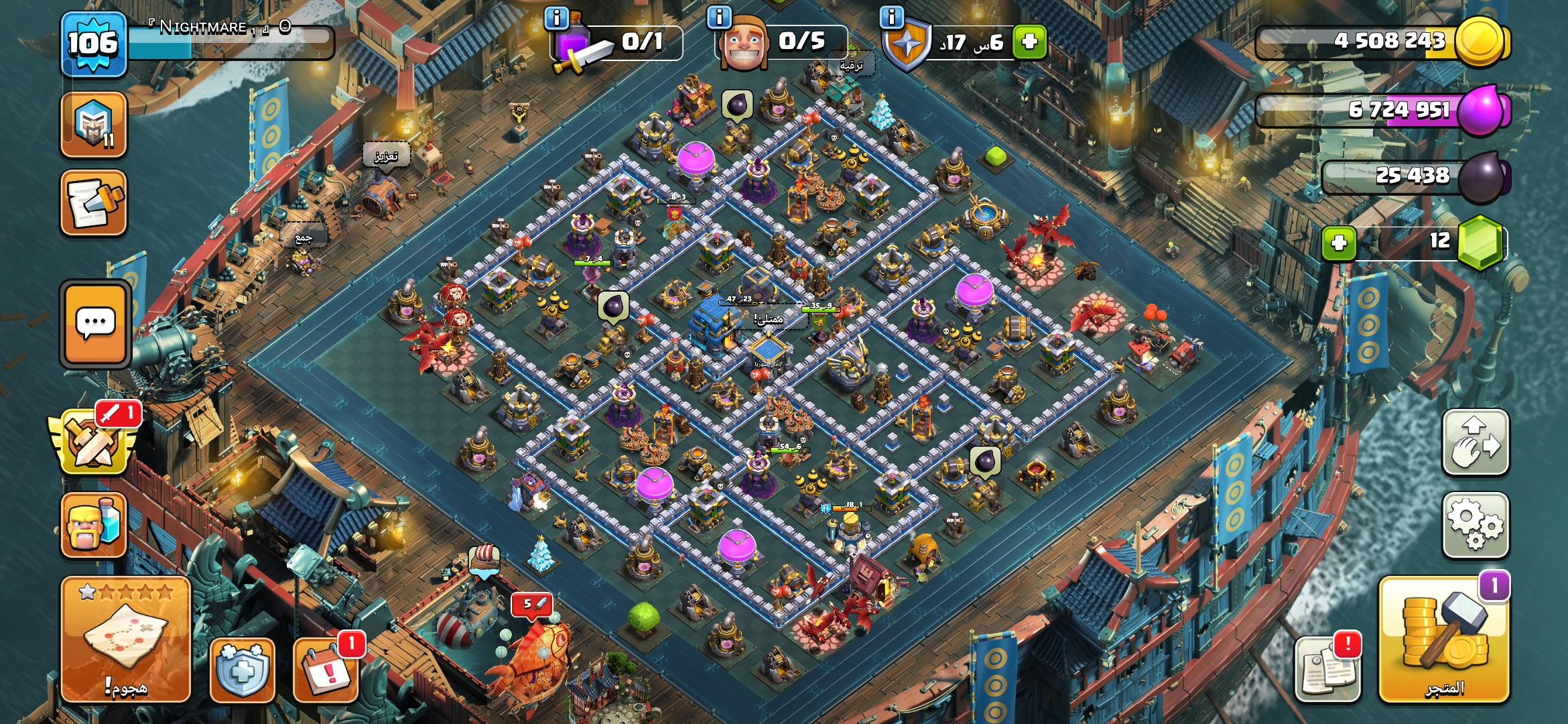The image size is (1568, 724).
Task: Show laboratory info for 0/1
Action: (x=557, y=17)
